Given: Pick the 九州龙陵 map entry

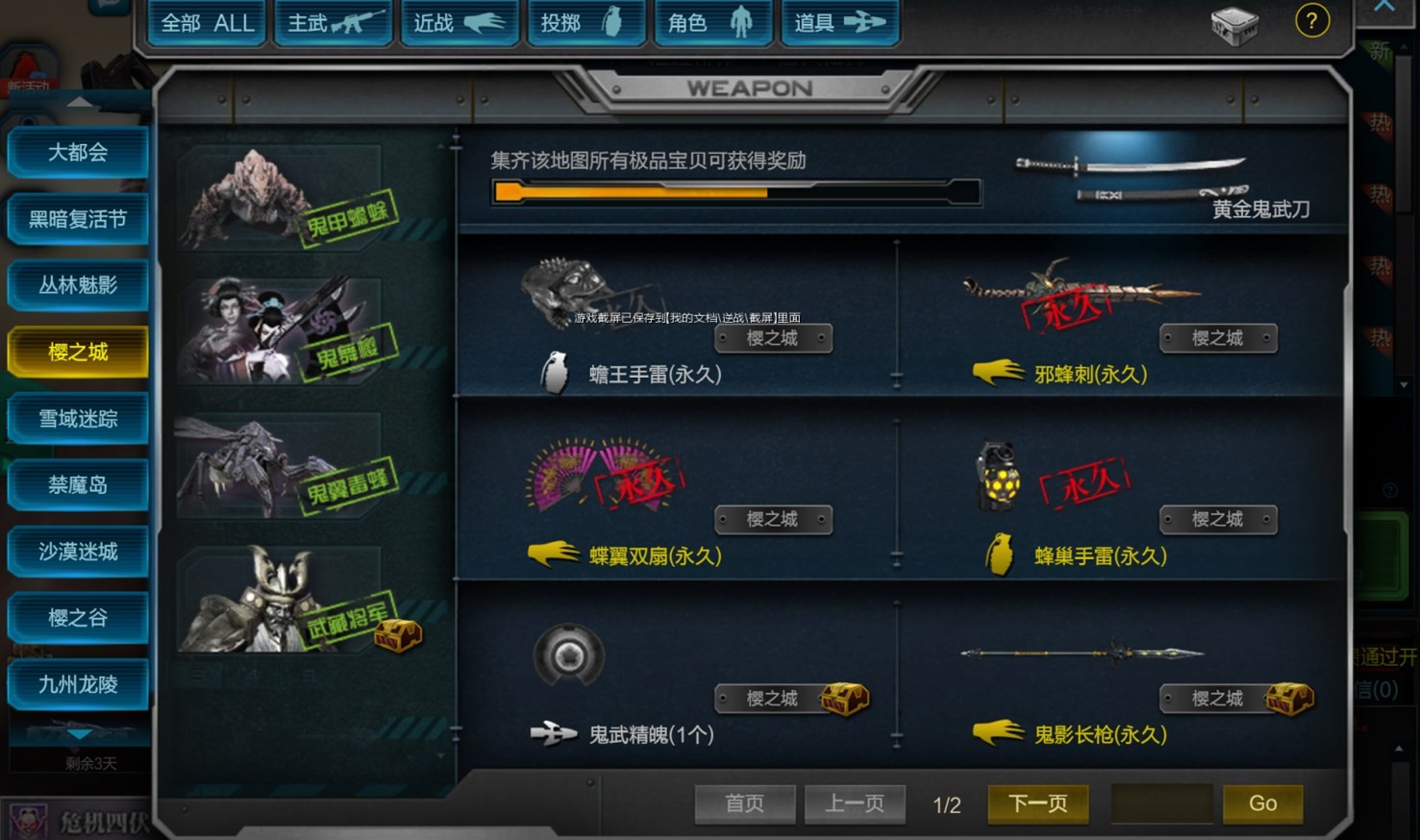Looking at the screenshot, I should click(x=78, y=684).
